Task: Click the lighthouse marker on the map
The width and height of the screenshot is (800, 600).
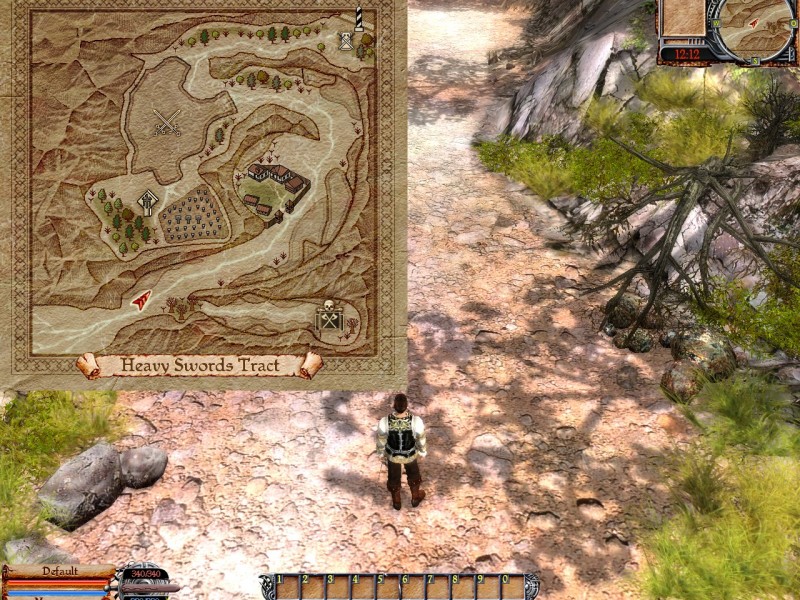Action: 357,18
